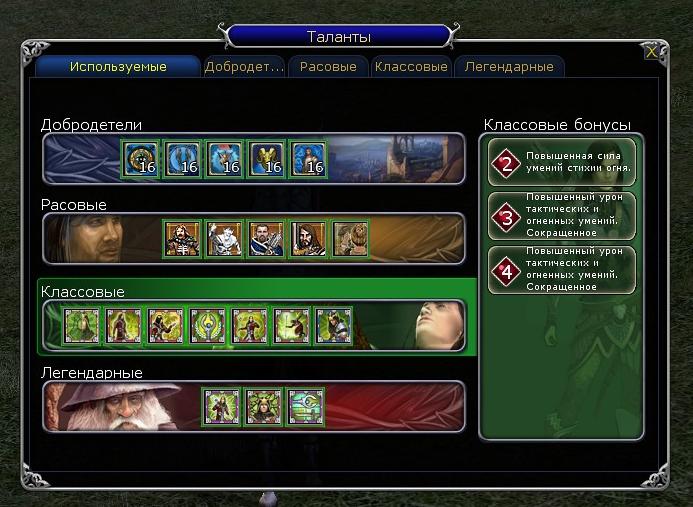Choose the last virtue trait in the row

coord(309,159)
